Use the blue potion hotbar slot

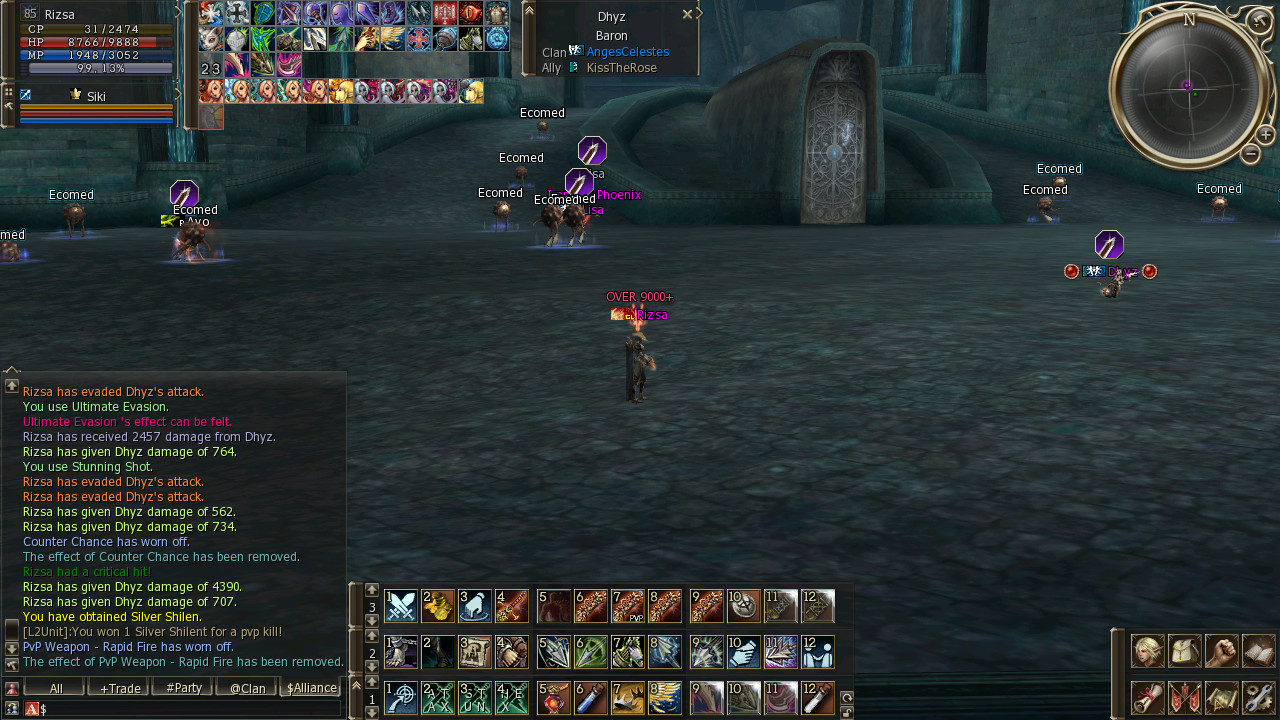click(590, 697)
